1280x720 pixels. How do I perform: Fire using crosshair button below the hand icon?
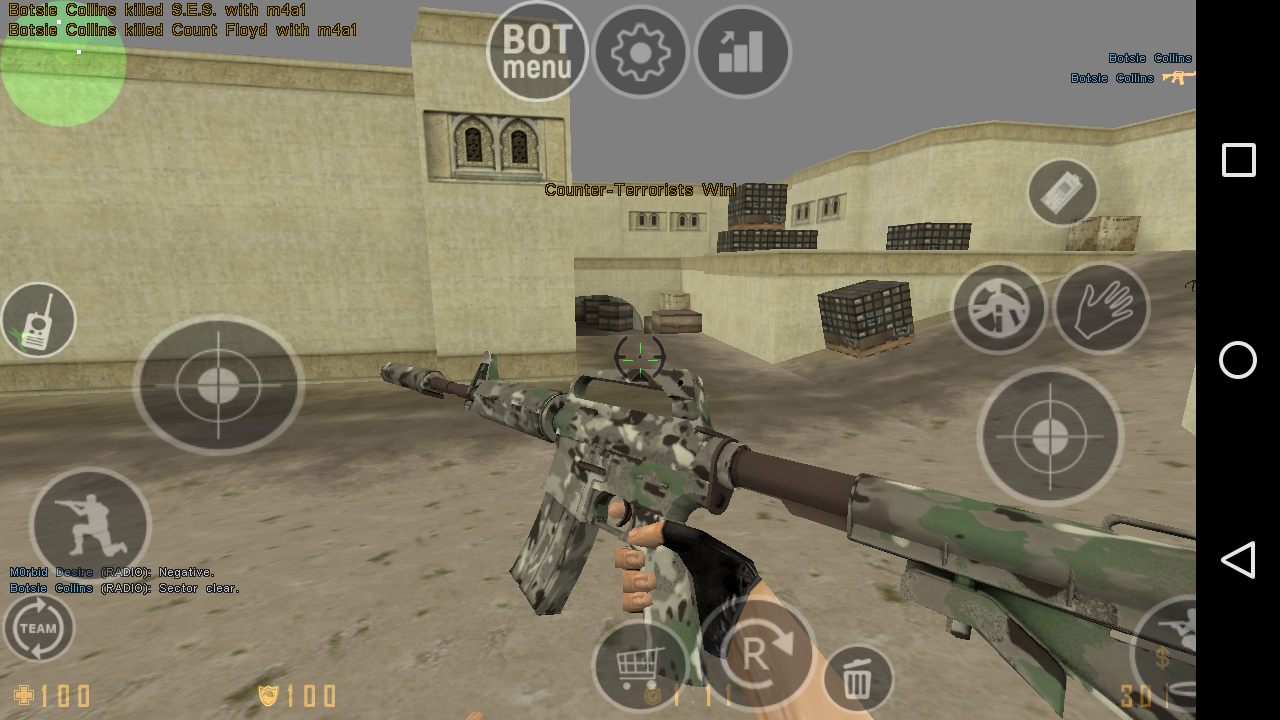pos(1050,435)
